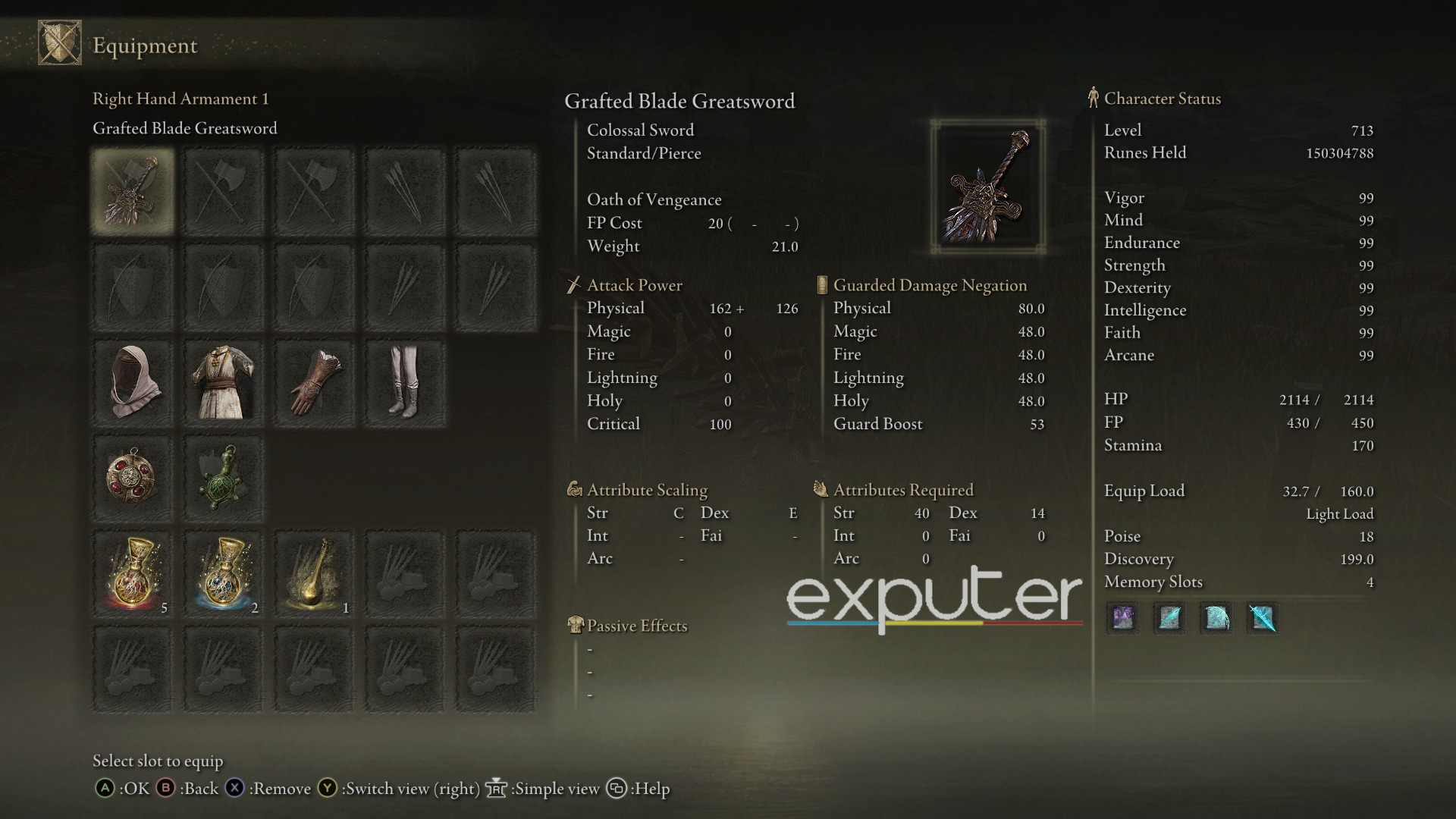Select the Green Turtle Talisman

click(x=225, y=478)
